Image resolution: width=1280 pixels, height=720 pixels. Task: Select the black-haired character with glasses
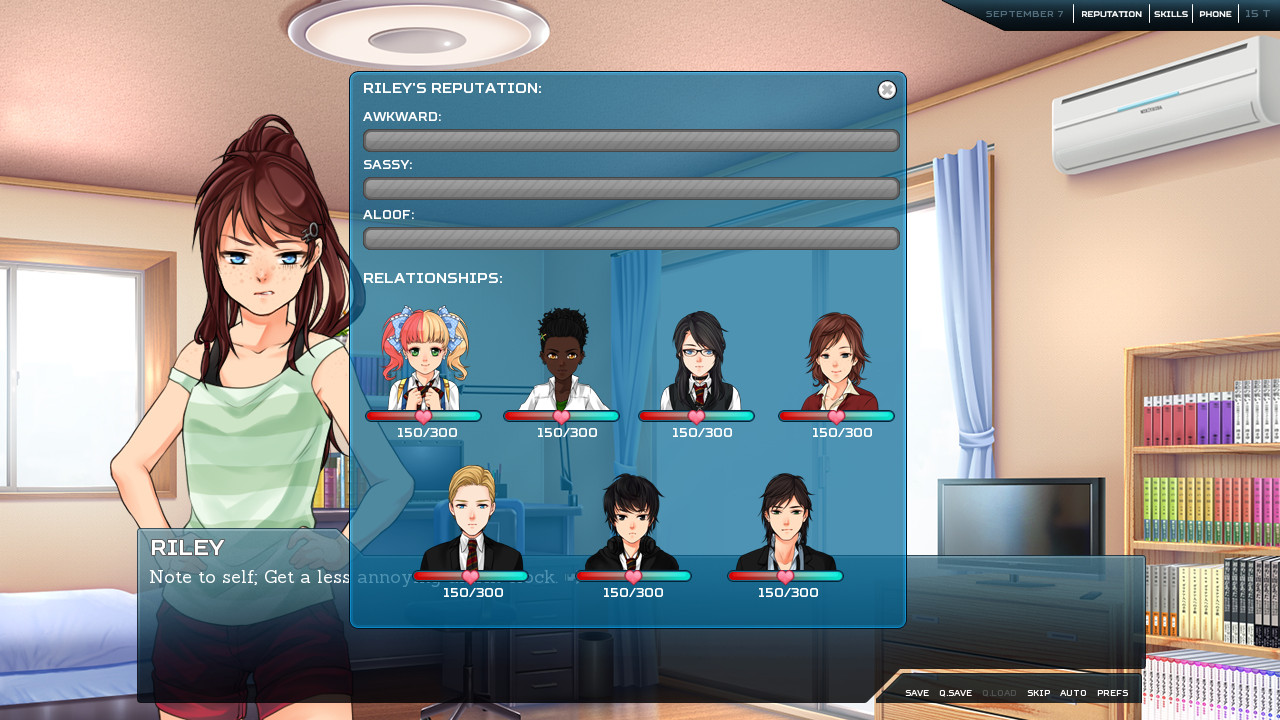click(699, 360)
